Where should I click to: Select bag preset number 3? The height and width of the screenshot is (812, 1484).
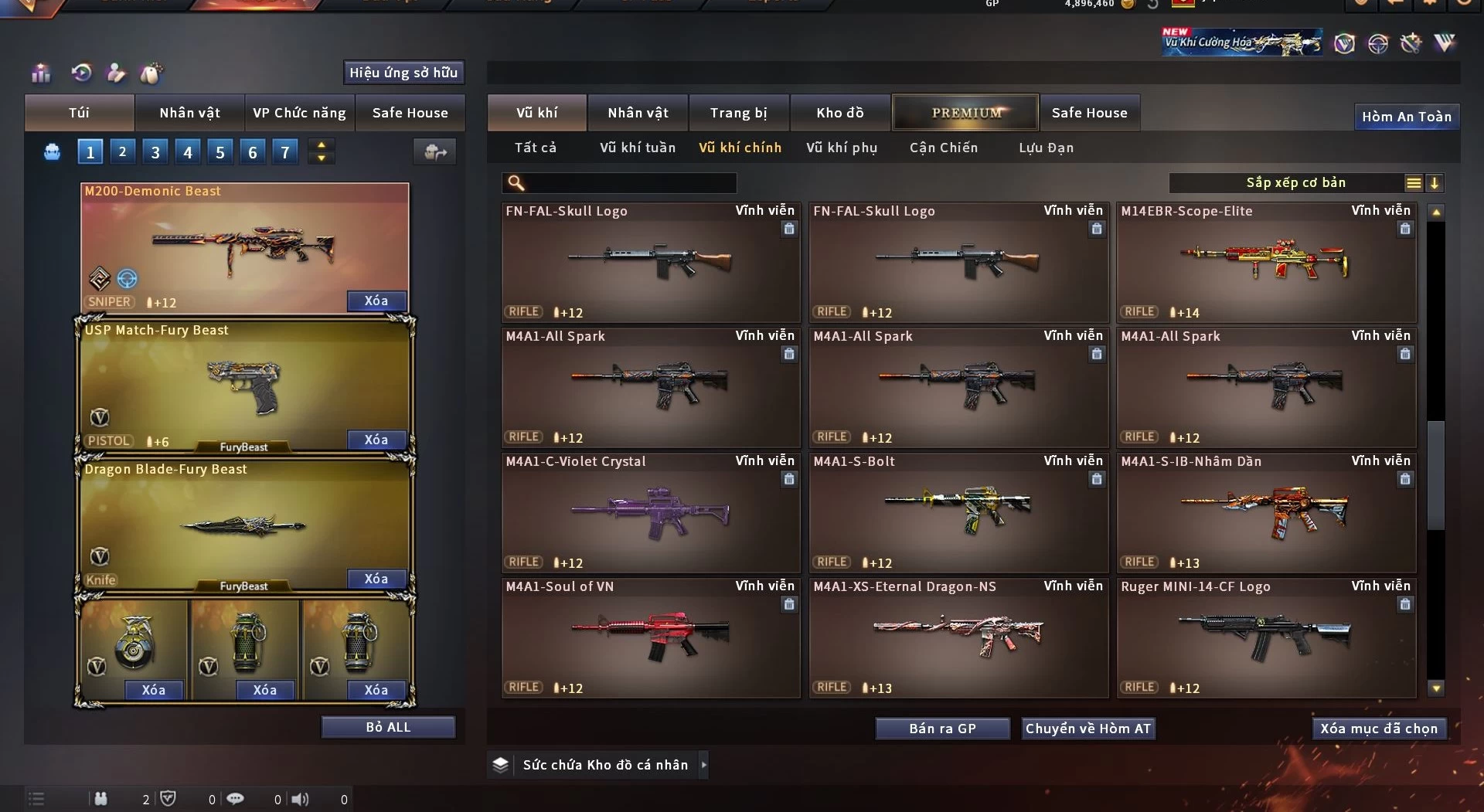pos(155,152)
